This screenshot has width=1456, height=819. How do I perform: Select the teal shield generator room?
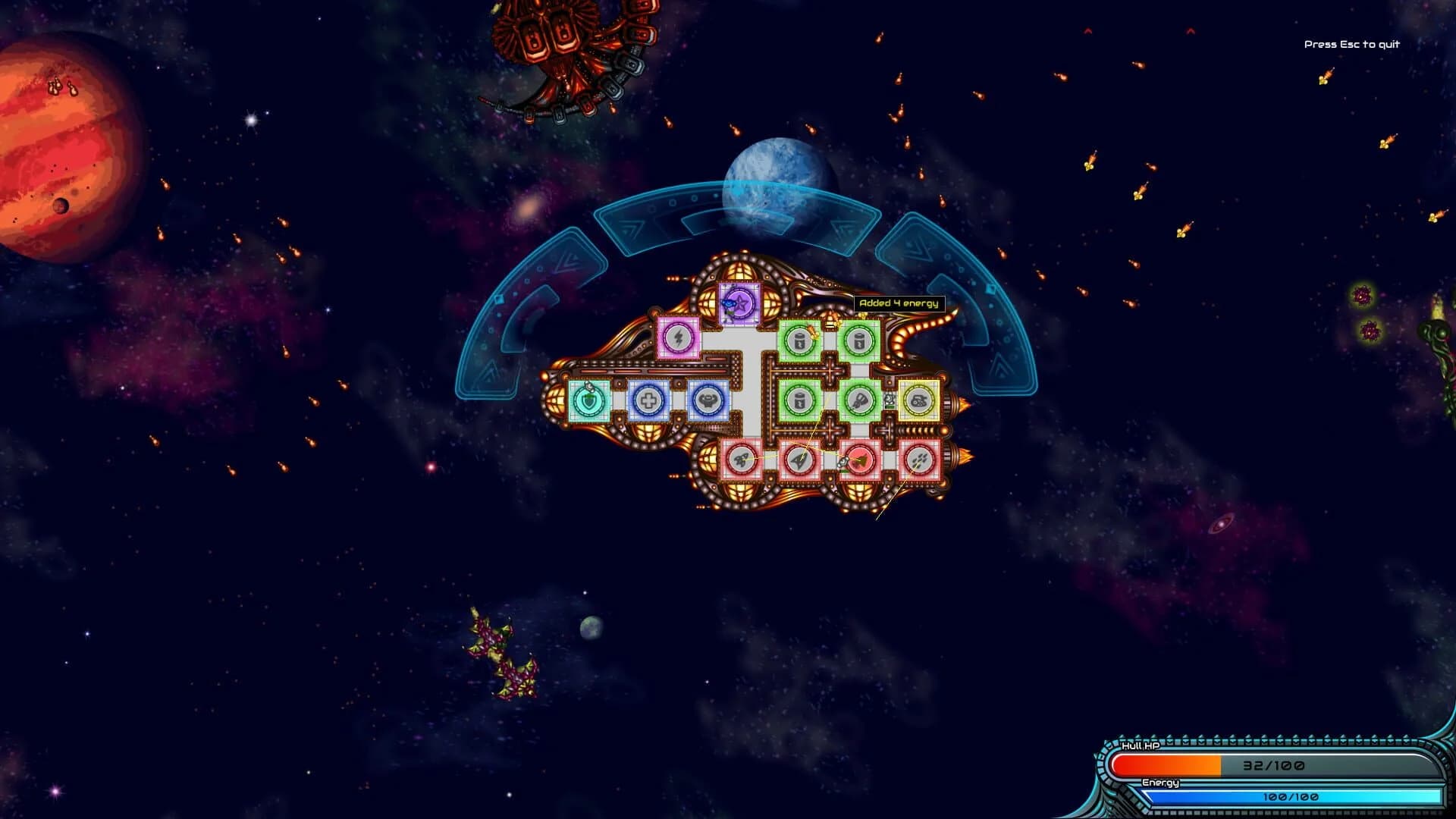coord(590,400)
